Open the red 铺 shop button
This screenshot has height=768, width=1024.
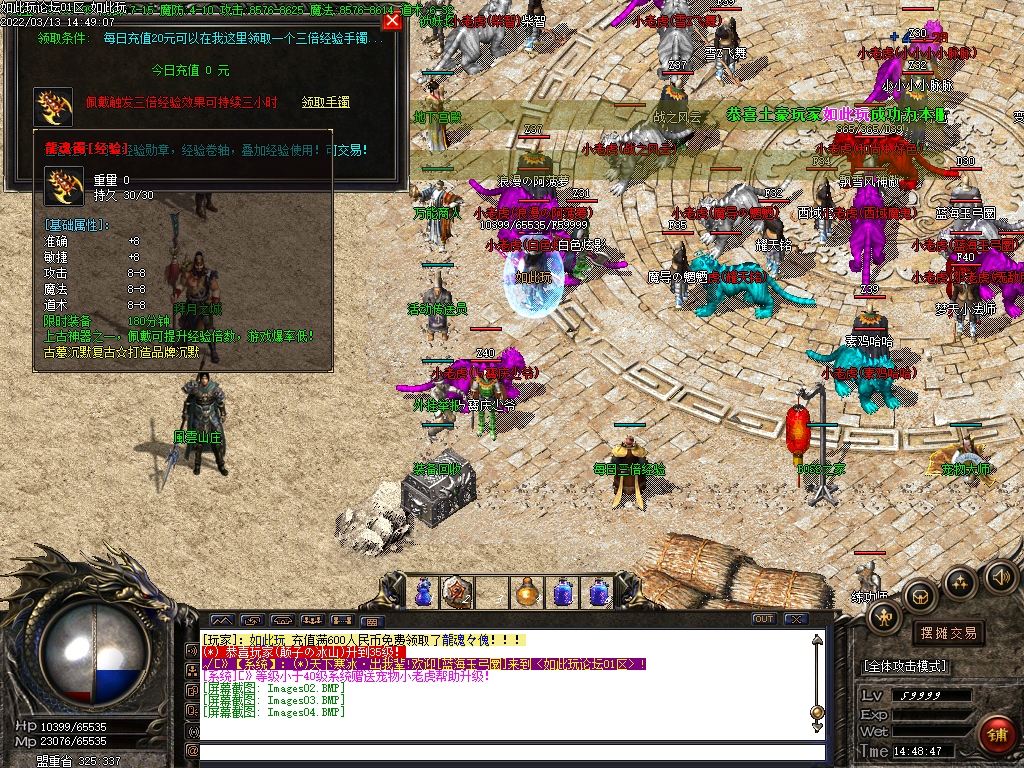pos(996,734)
